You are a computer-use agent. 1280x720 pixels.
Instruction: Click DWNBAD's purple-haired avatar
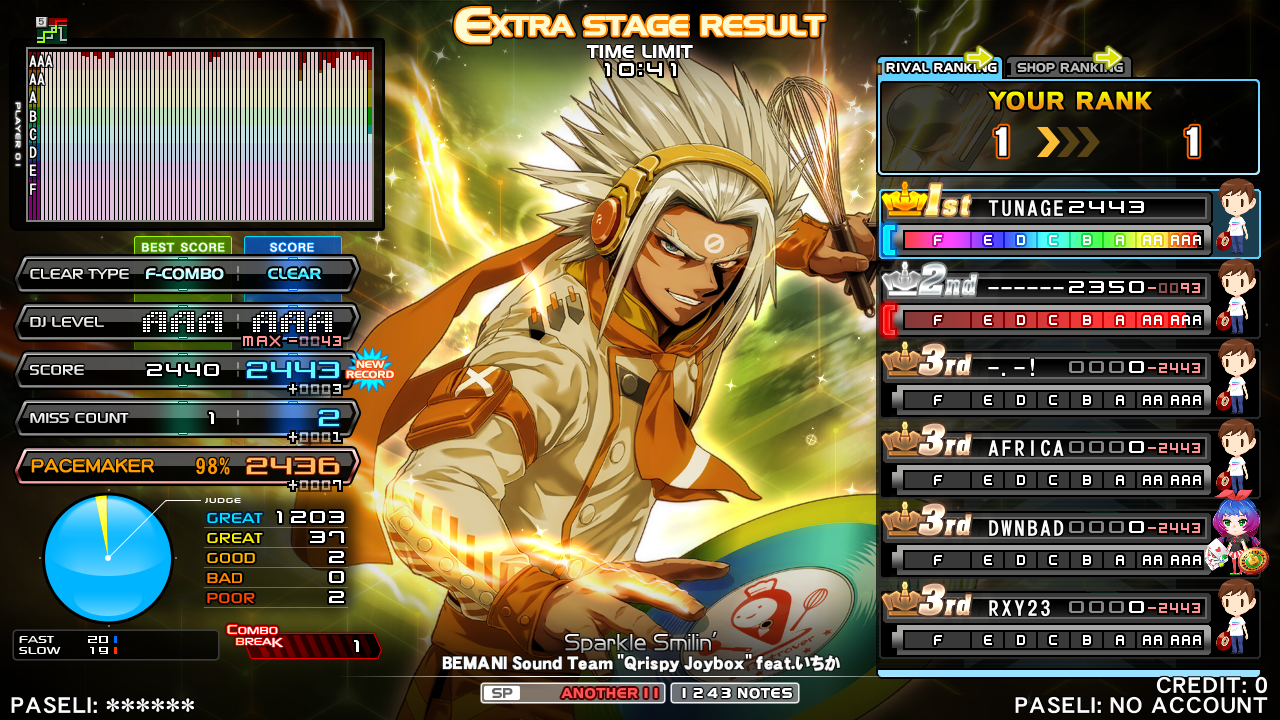pyautogui.click(x=1236, y=536)
